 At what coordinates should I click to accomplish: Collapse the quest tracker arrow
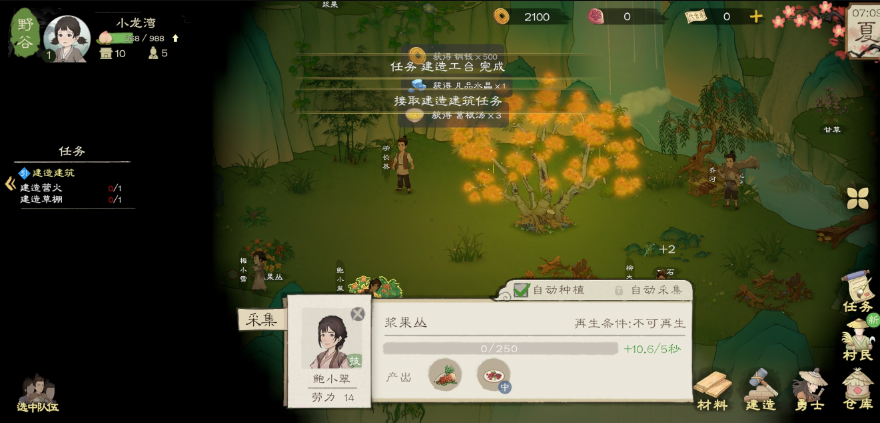[x=9, y=183]
